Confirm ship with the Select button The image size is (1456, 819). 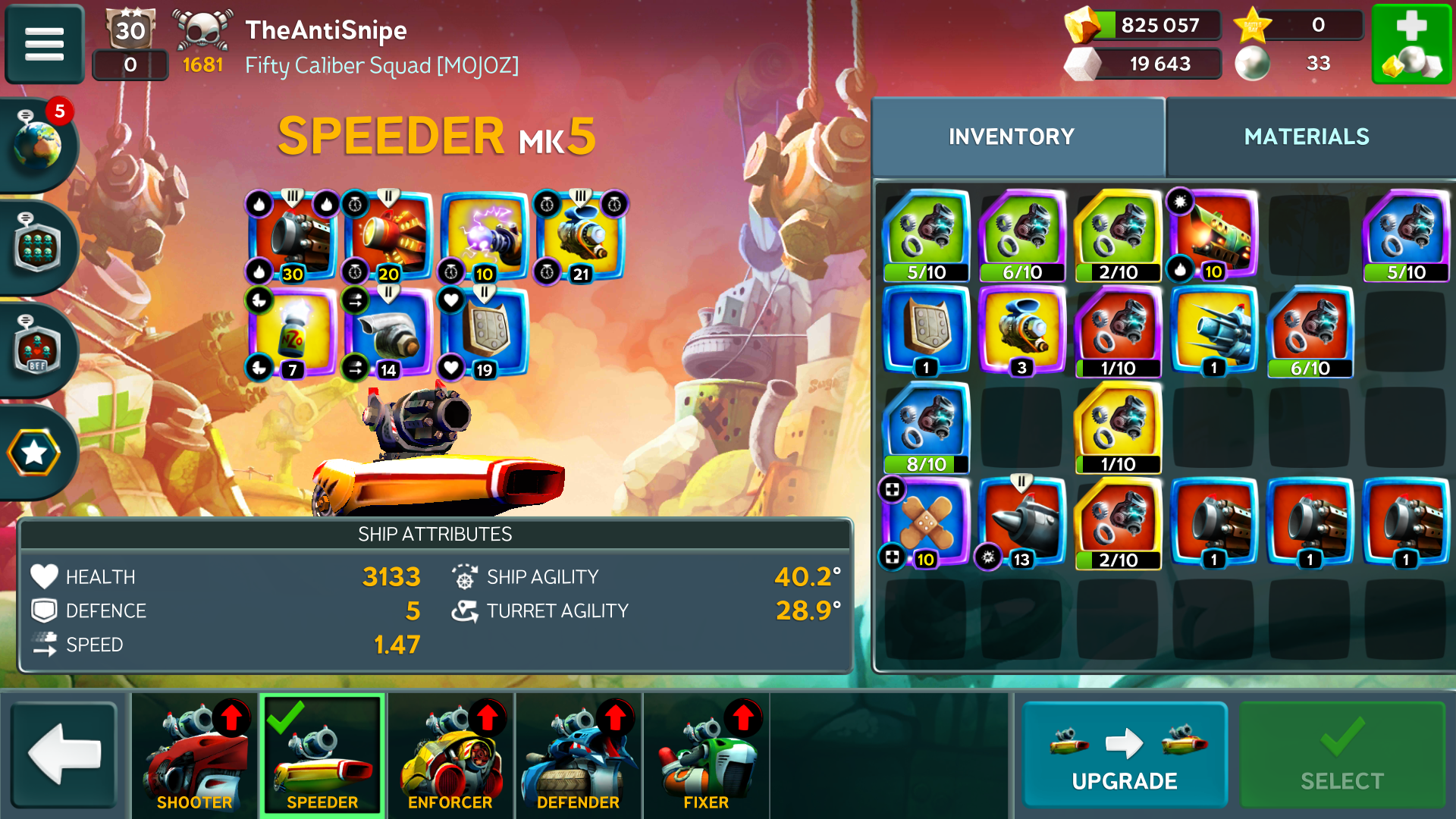1341,755
